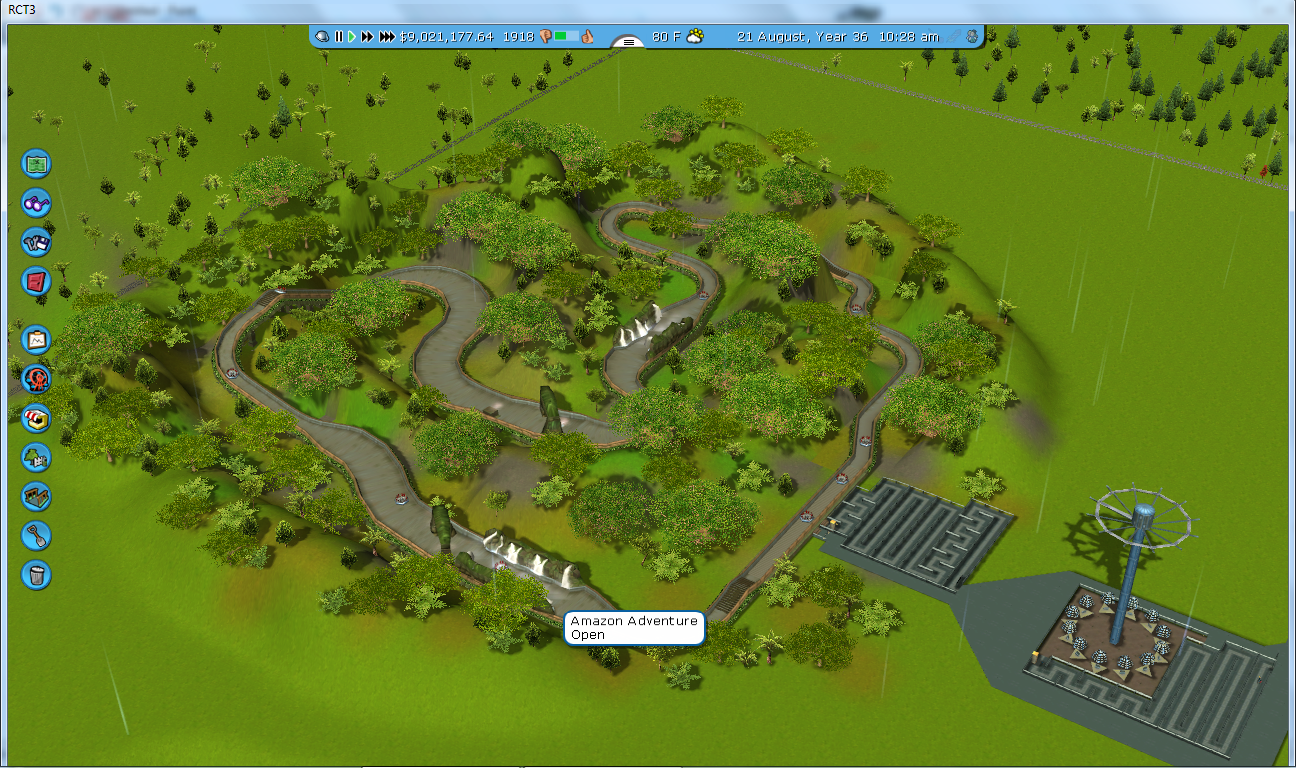Expand the top status bar handle

click(x=628, y=42)
